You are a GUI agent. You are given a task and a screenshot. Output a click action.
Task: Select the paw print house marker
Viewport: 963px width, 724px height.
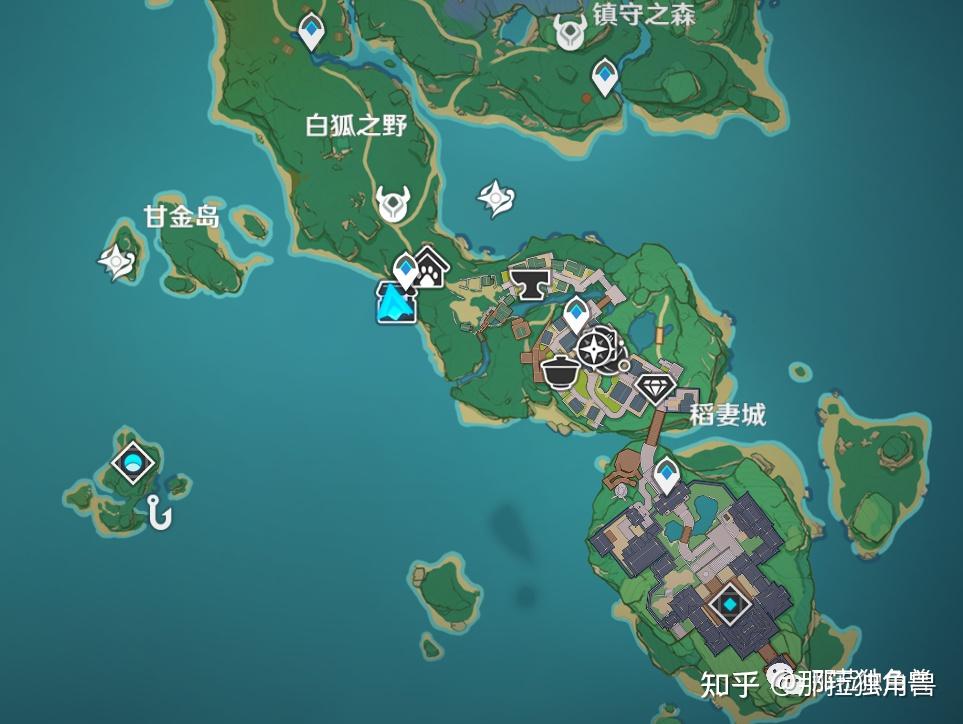(x=430, y=268)
